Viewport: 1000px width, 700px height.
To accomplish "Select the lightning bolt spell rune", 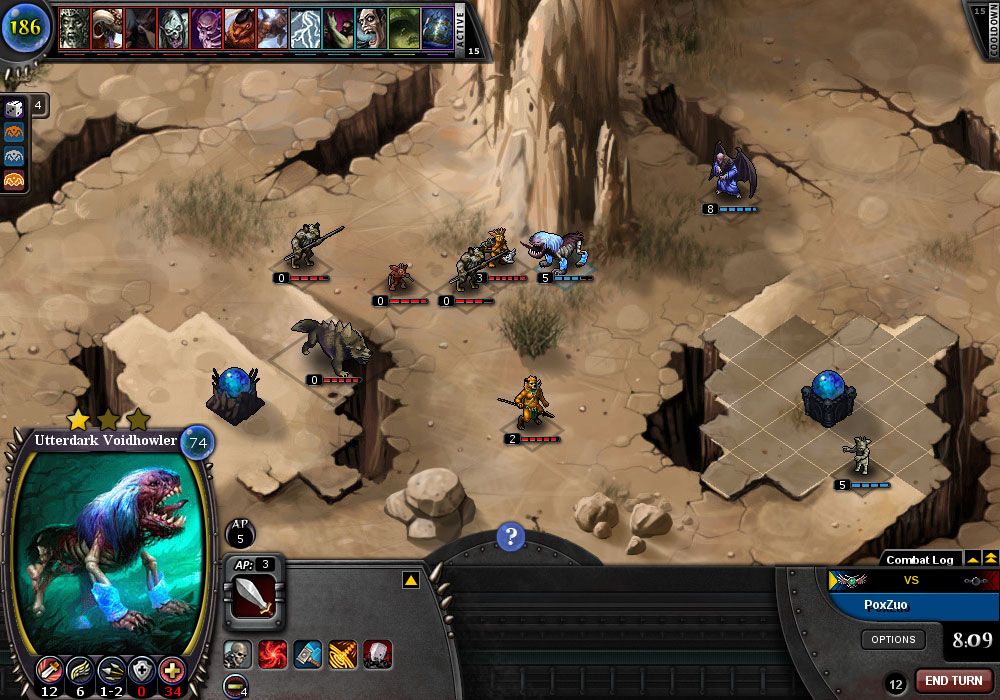I will (305, 30).
